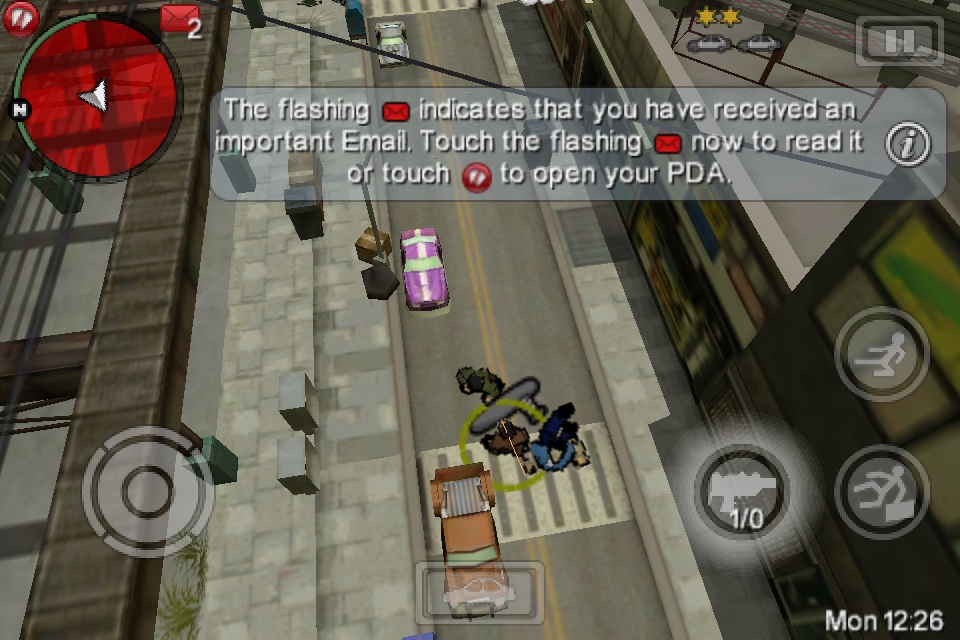This screenshot has height=640, width=960.
Task: Read the flashing email envelope with 2 messages
Action: pyautogui.click(x=179, y=19)
